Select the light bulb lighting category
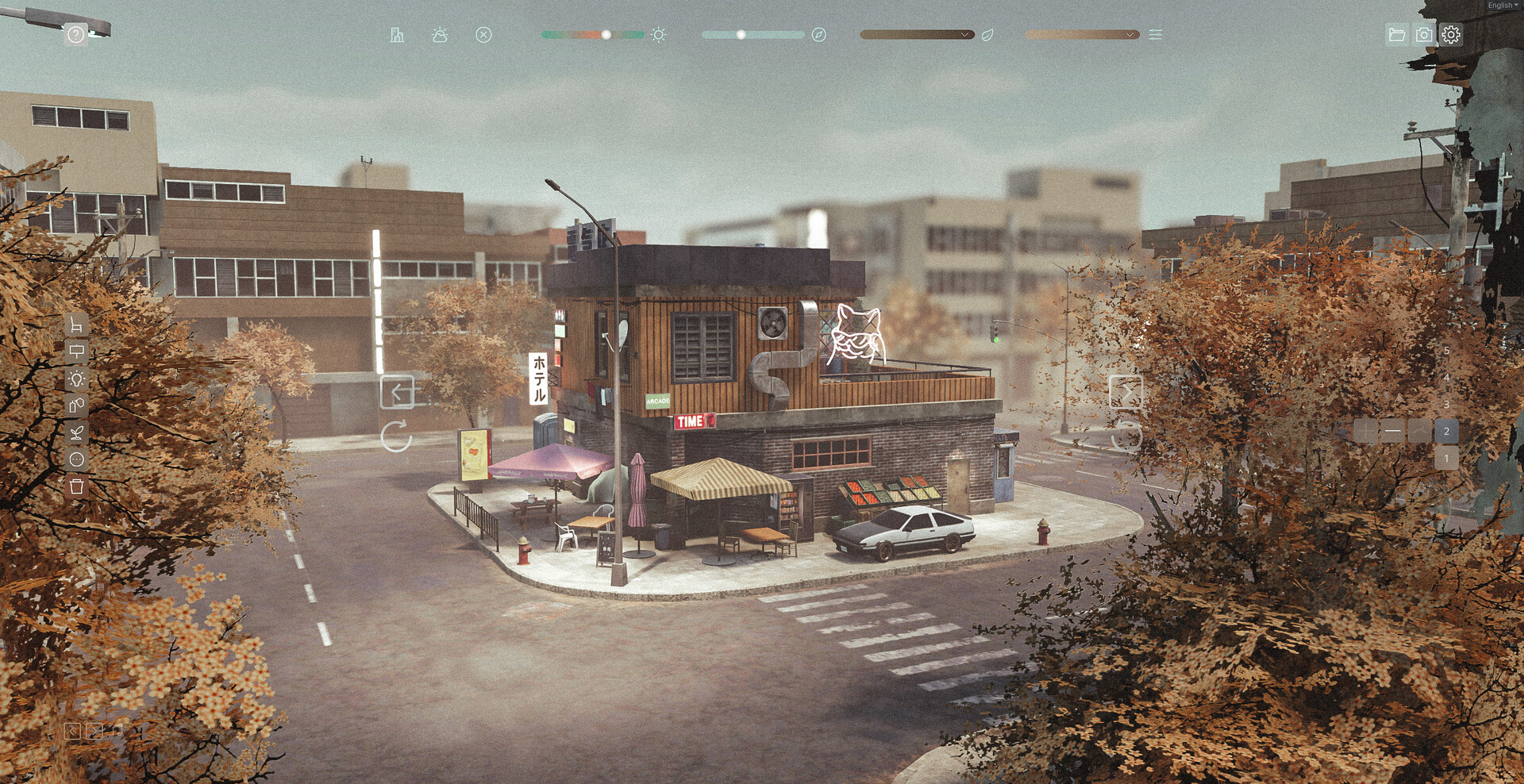This screenshot has height=784, width=1524. click(76, 379)
